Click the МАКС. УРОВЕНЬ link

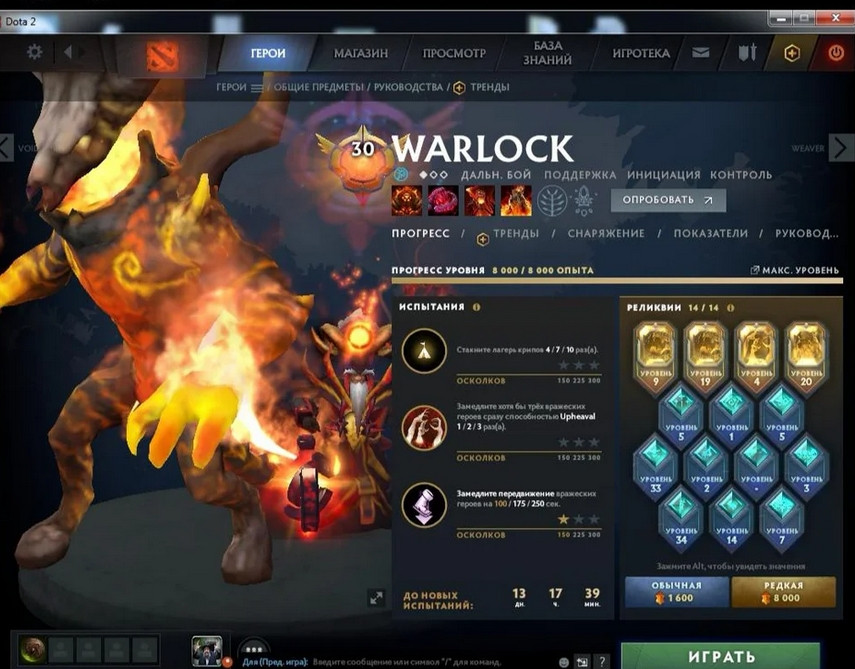tap(795, 270)
